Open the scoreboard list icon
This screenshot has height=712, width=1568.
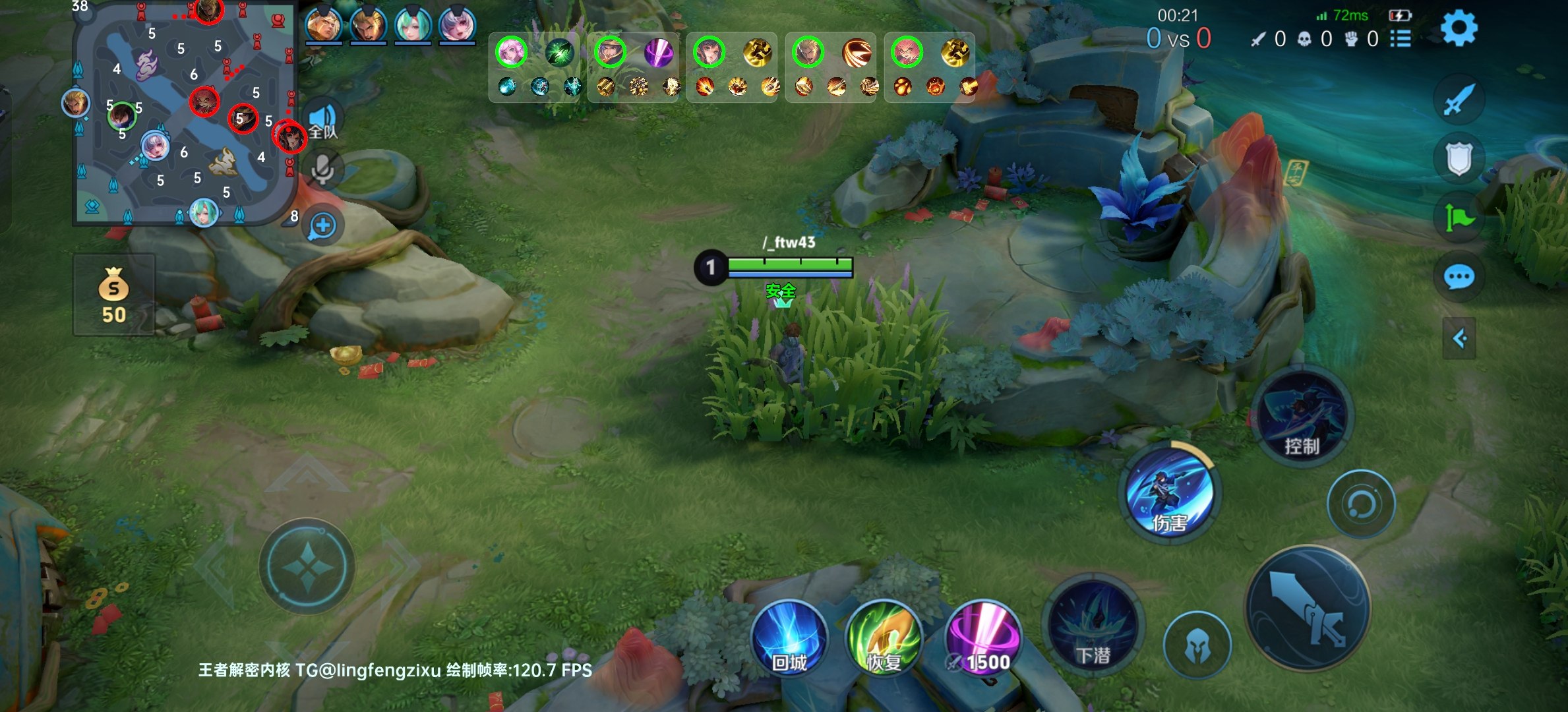point(1401,39)
